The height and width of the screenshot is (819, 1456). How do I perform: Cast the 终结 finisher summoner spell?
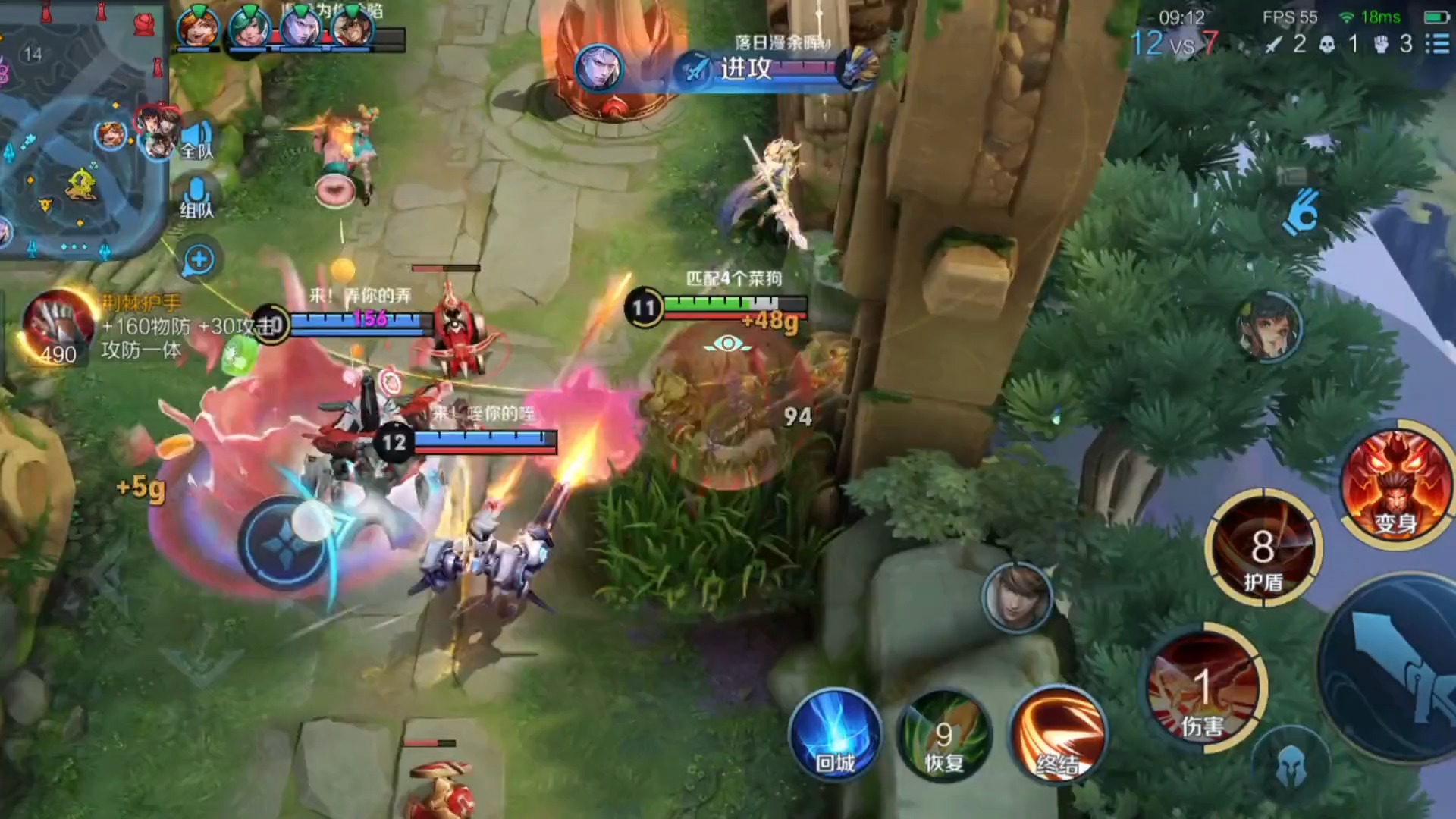[x=1057, y=736]
